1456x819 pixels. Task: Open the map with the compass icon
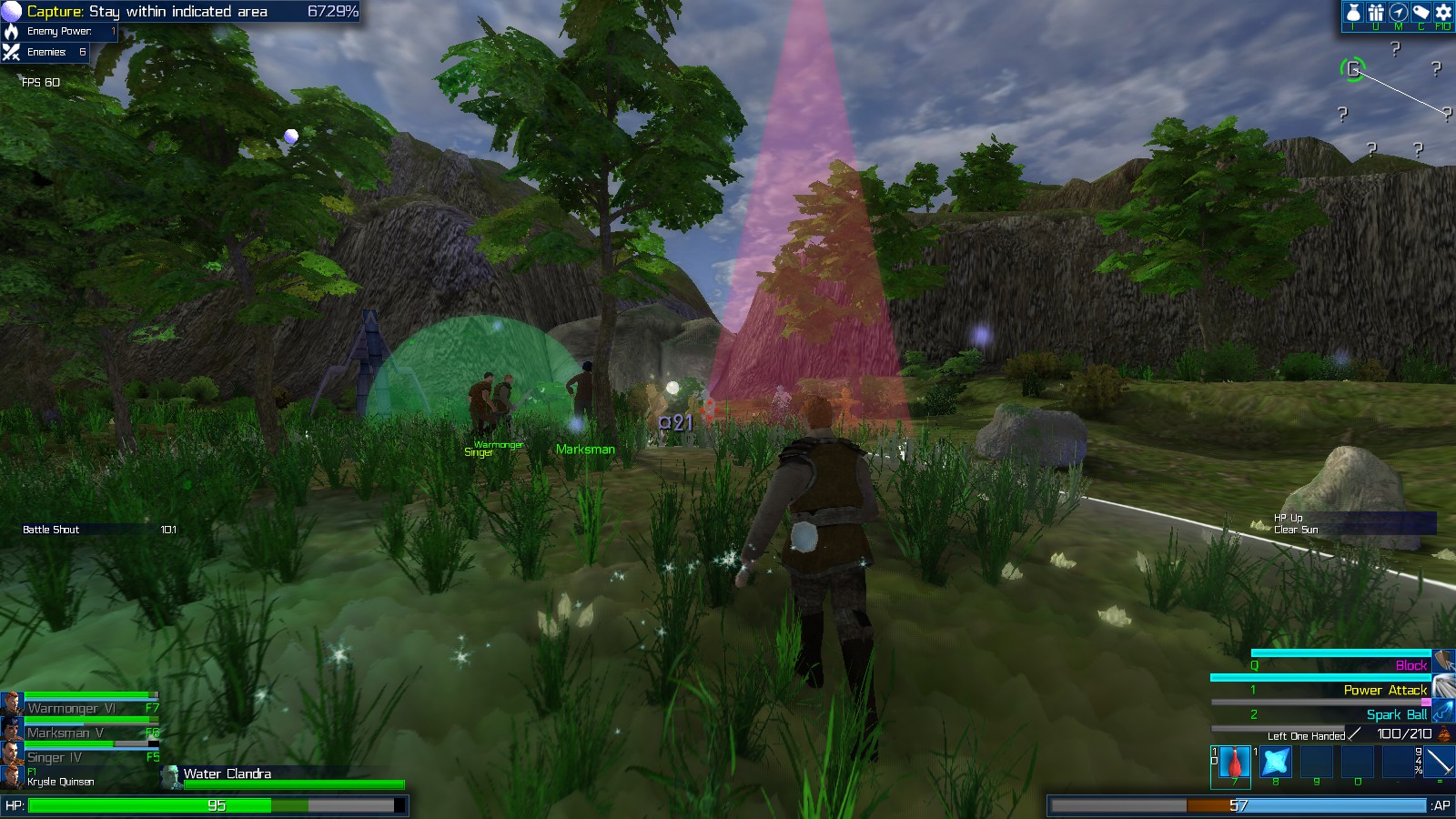1398,14
